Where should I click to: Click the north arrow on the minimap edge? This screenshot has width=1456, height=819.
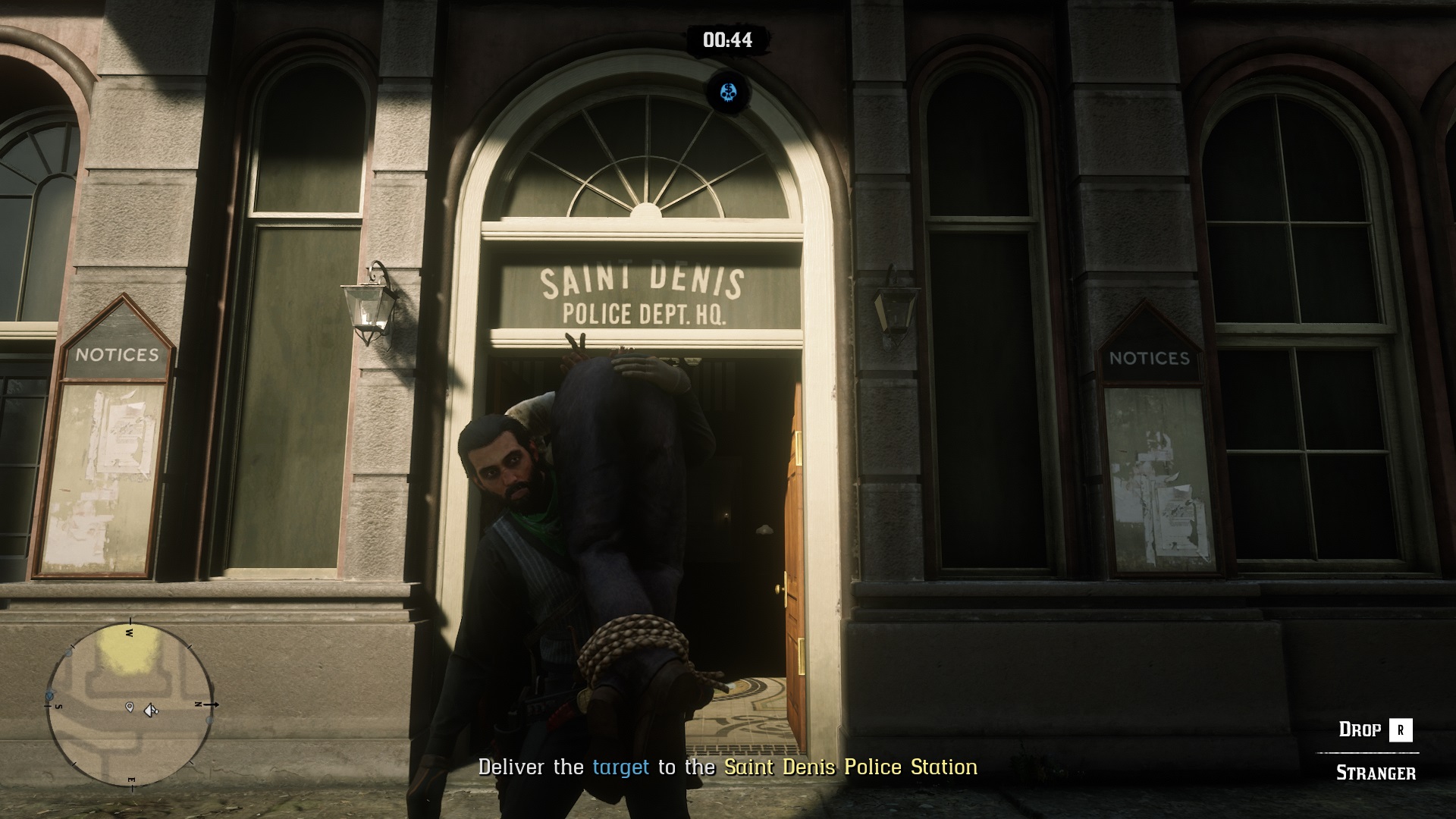[x=213, y=704]
